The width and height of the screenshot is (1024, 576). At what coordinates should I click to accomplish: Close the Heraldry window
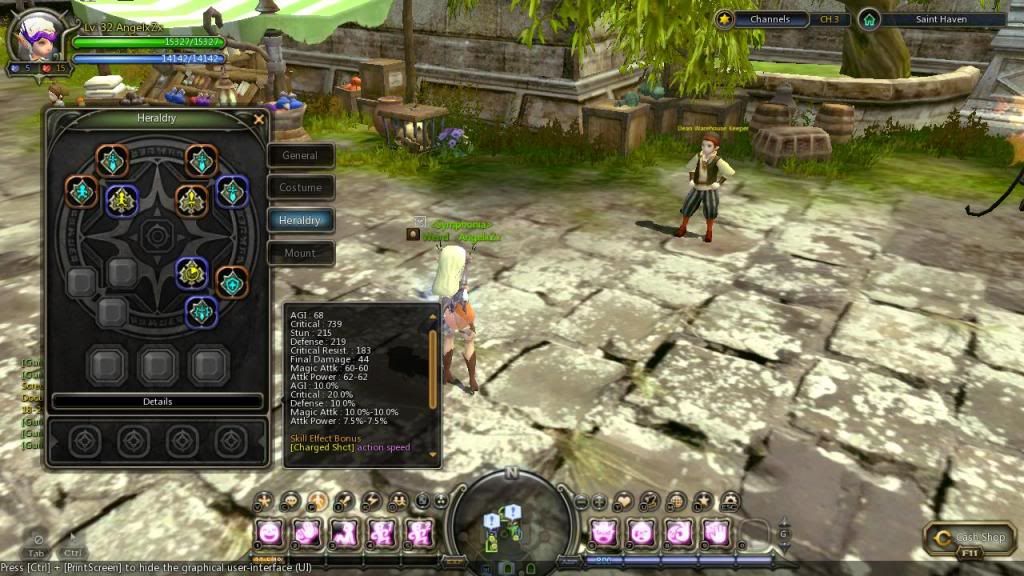(259, 119)
